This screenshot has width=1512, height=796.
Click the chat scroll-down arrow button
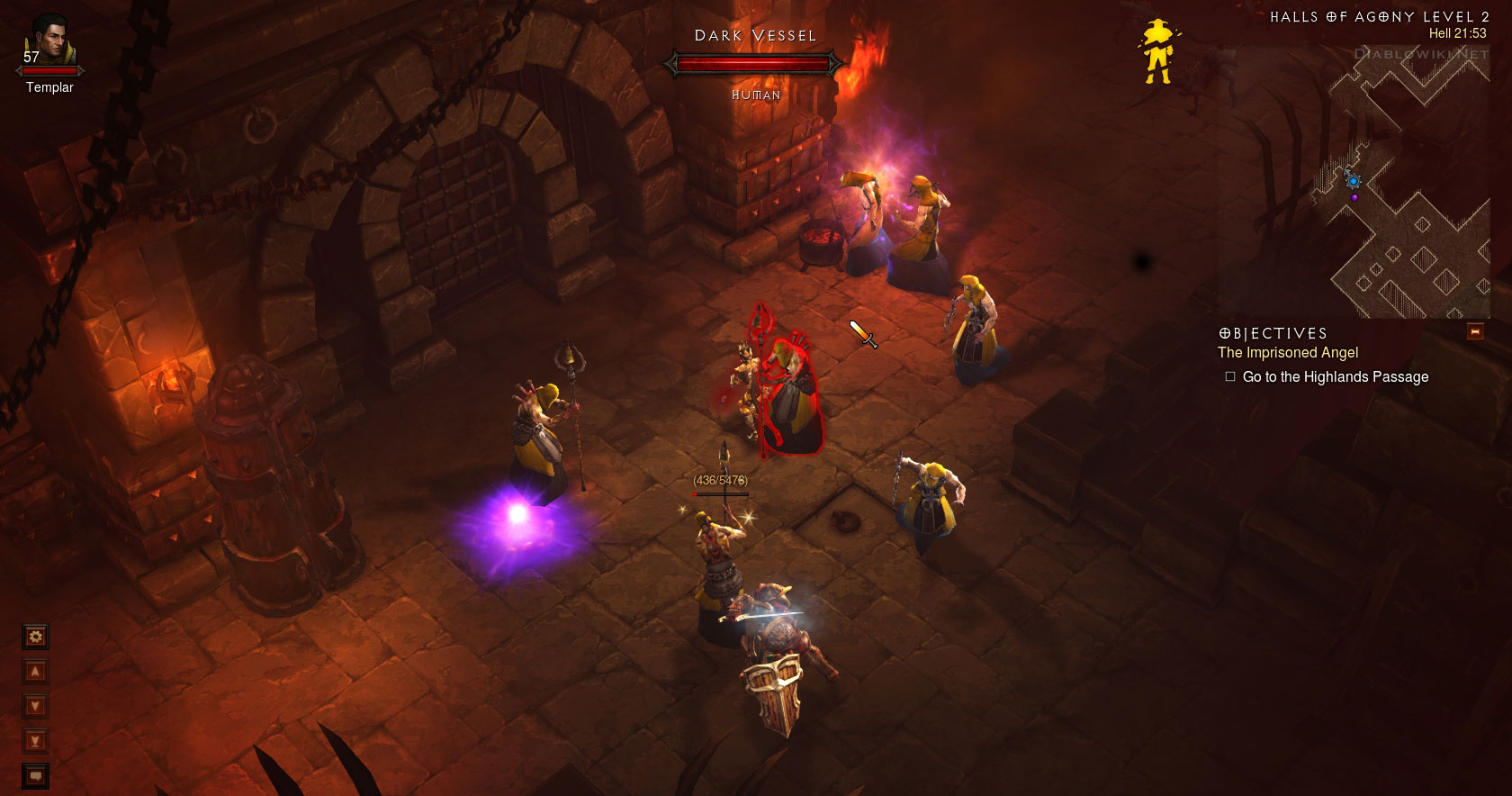(x=35, y=706)
